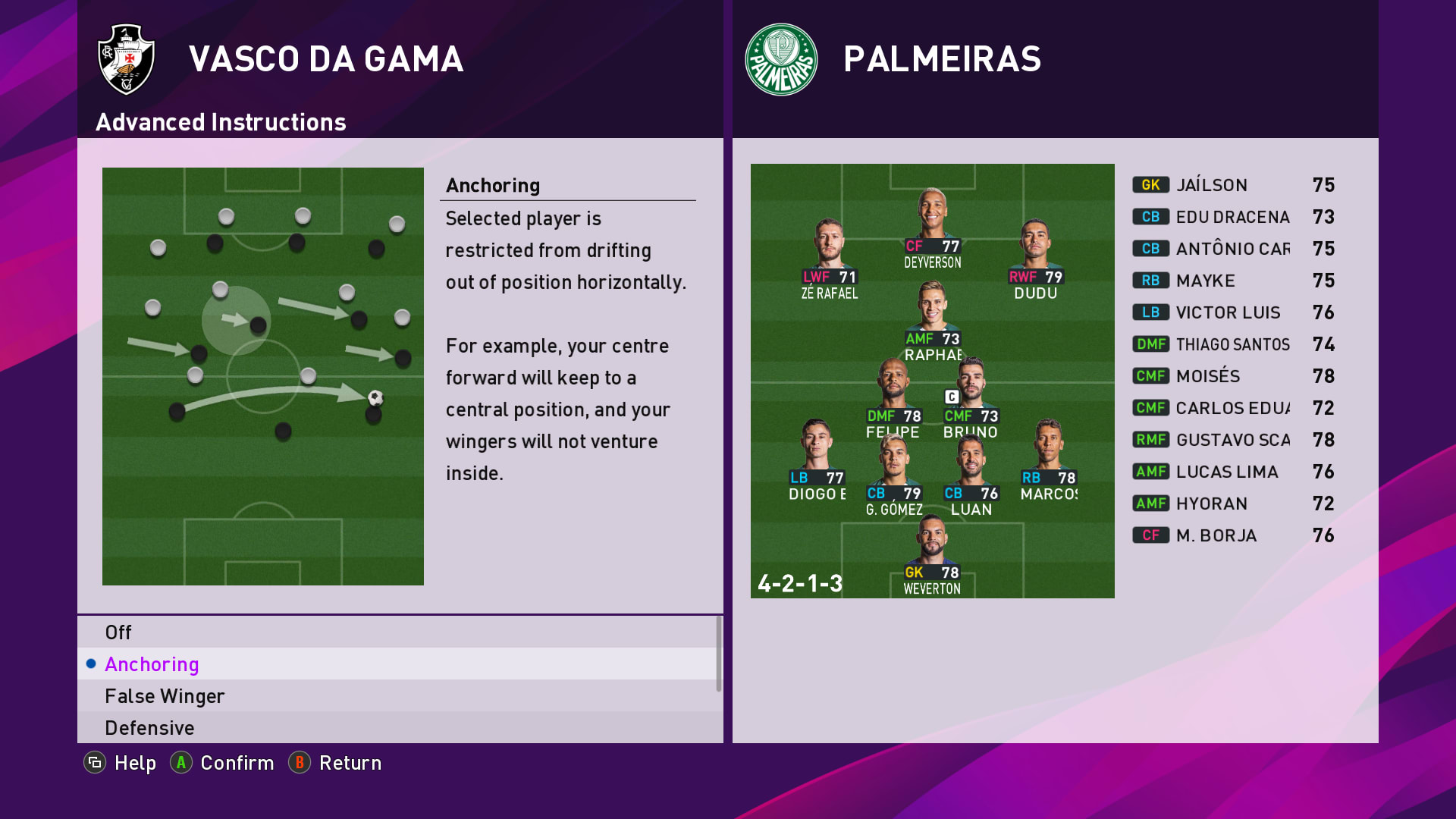Select substitute Lucas Lima row
The height and width of the screenshot is (819, 1456).
[1234, 472]
